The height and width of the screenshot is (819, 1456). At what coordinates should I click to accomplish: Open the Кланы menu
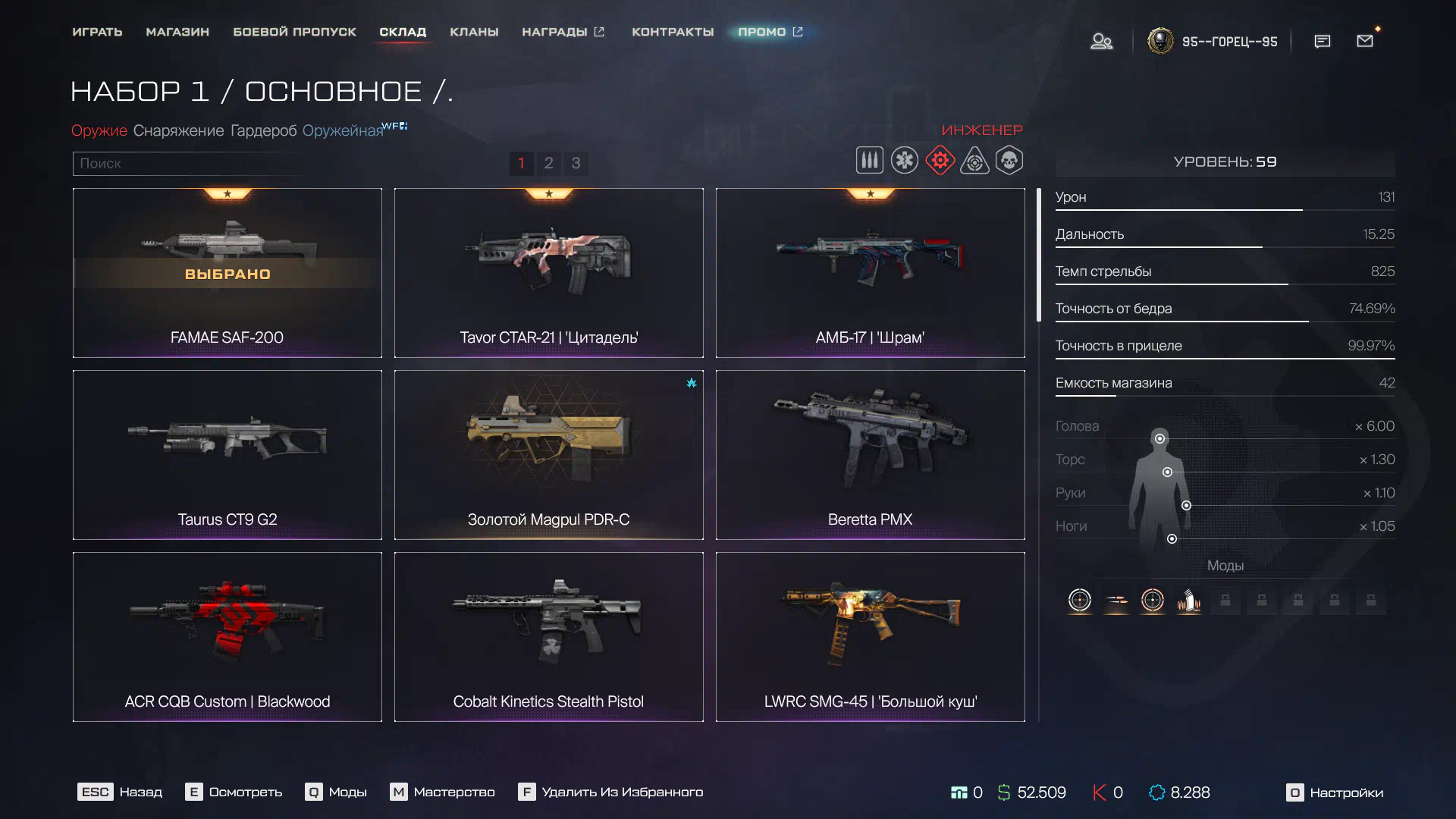tap(474, 32)
